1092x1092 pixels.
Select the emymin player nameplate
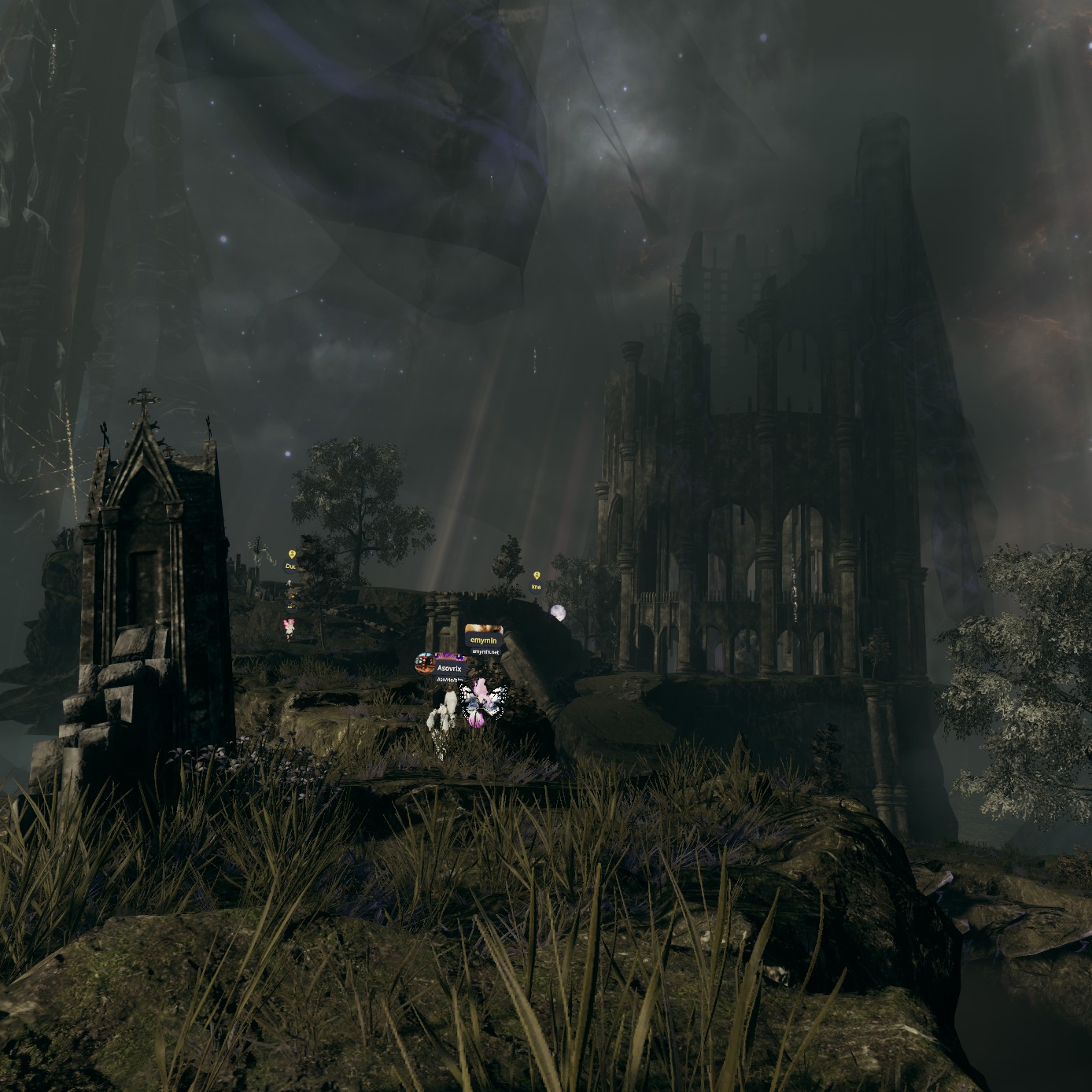pyautogui.click(x=484, y=640)
